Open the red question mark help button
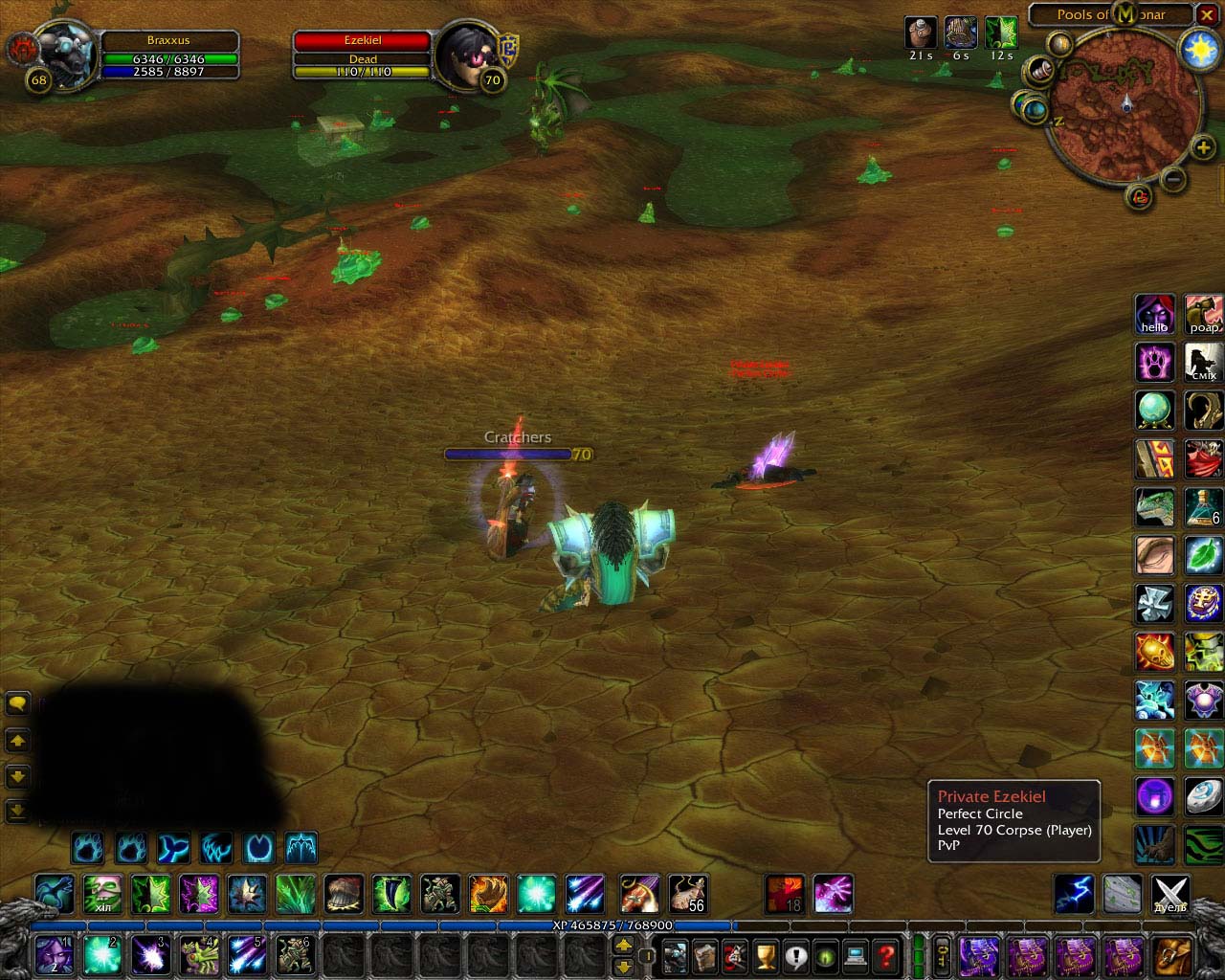Screen dimensions: 1225x980 click(886, 955)
